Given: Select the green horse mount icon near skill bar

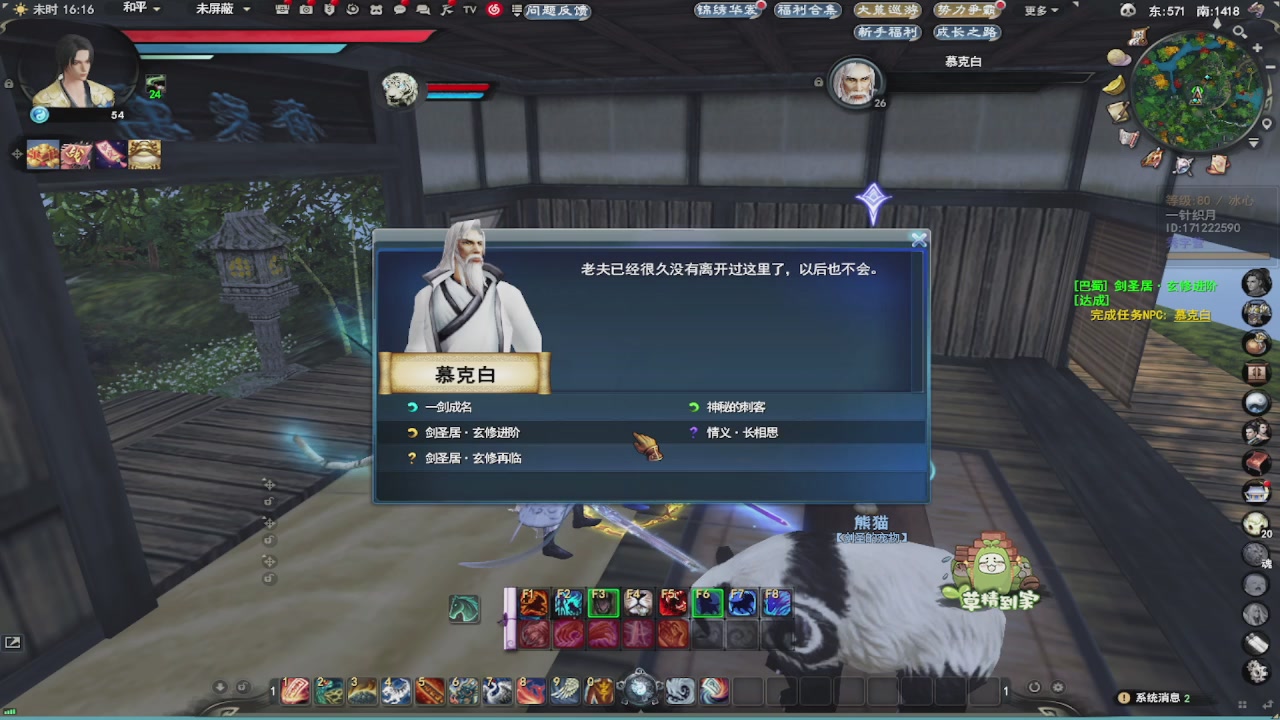Looking at the screenshot, I should point(463,608).
